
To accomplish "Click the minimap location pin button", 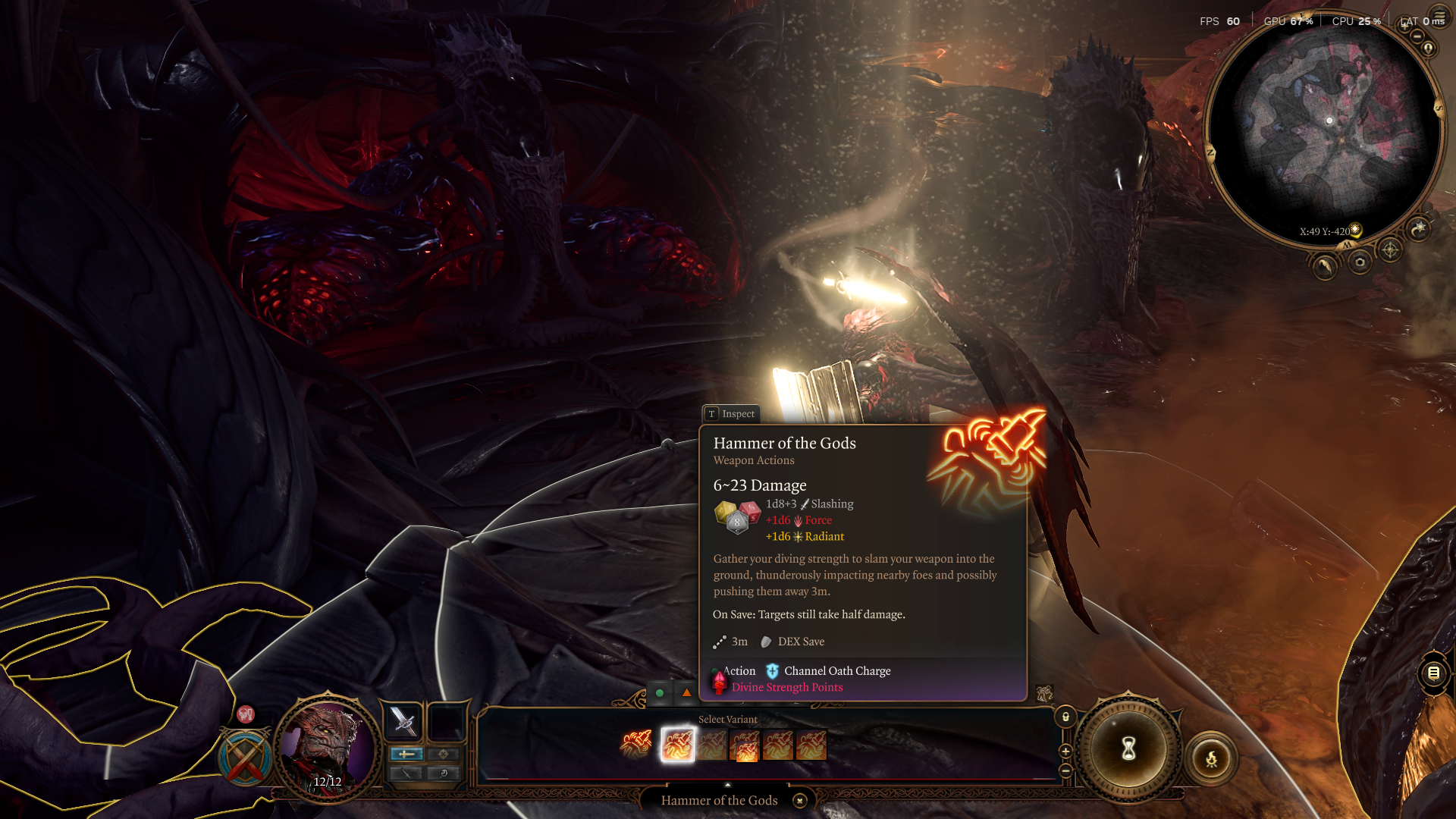I will pyautogui.click(x=1429, y=49).
